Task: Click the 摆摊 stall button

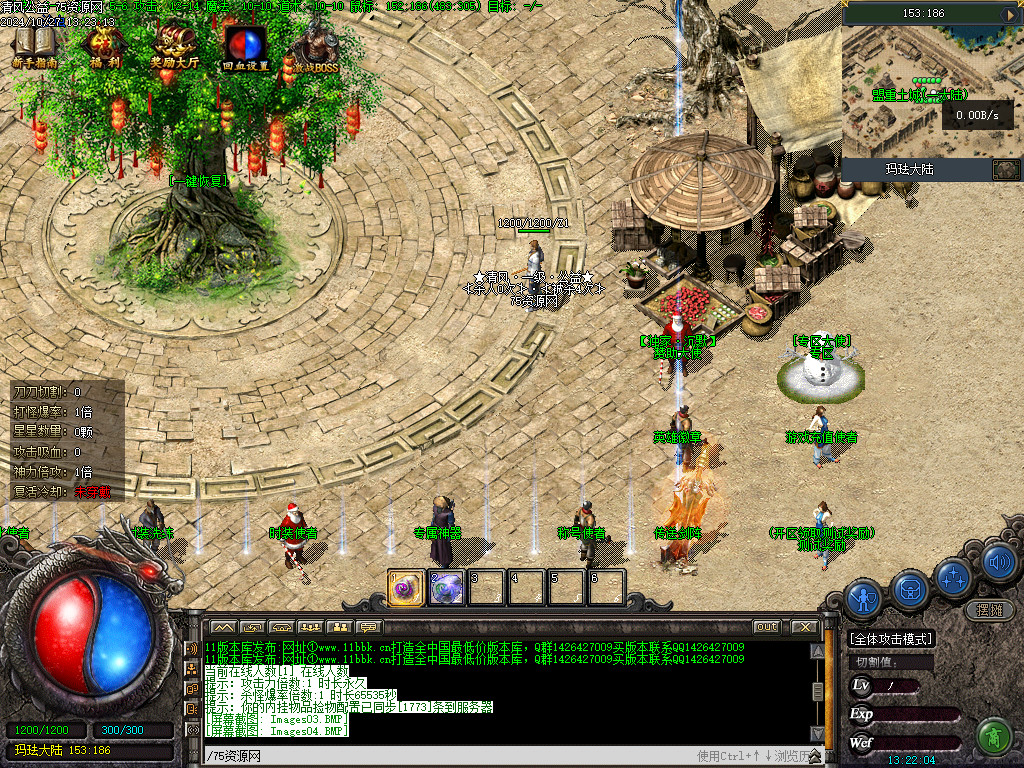Action: pos(989,610)
